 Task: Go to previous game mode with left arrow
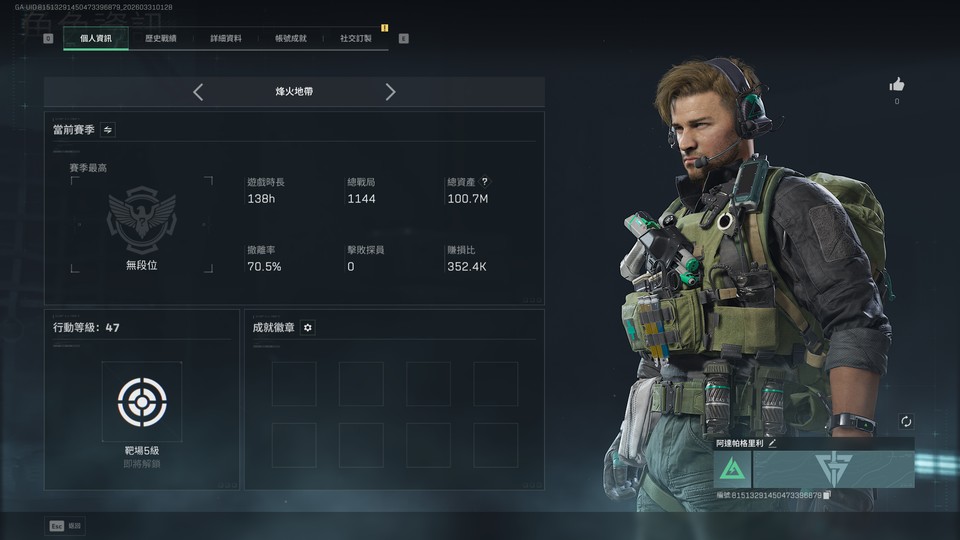coord(198,92)
